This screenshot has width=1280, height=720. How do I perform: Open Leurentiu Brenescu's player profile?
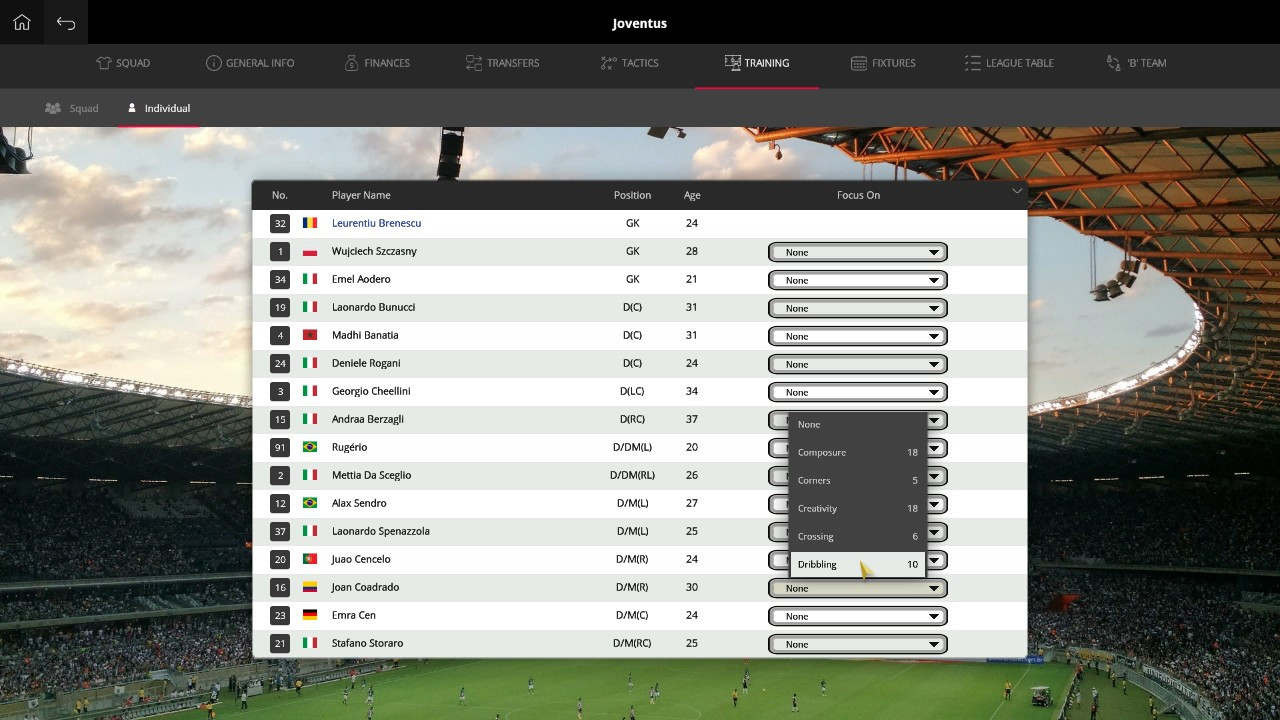pyautogui.click(x=376, y=223)
